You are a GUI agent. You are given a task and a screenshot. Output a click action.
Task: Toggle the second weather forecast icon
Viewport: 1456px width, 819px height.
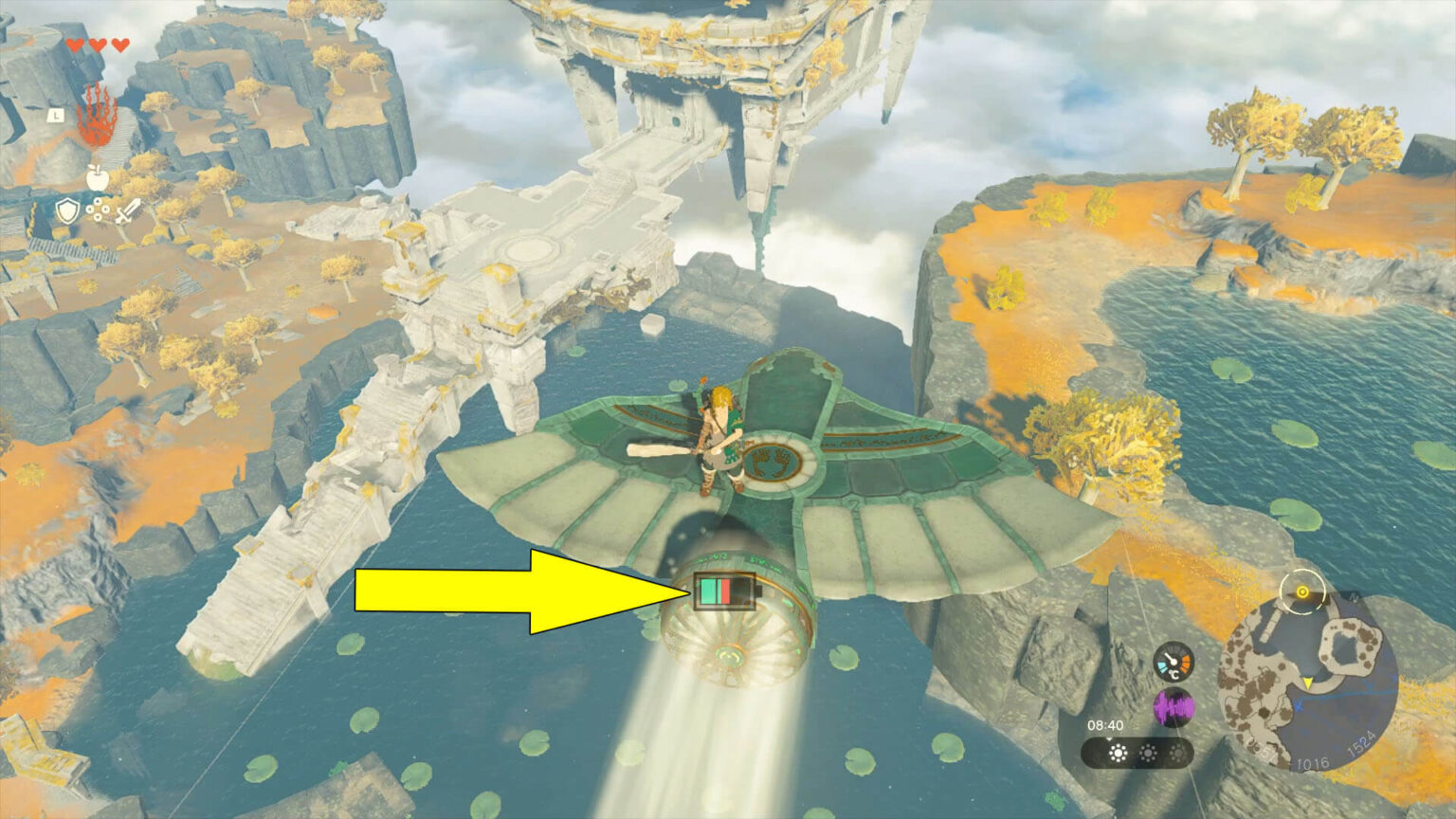1147,754
